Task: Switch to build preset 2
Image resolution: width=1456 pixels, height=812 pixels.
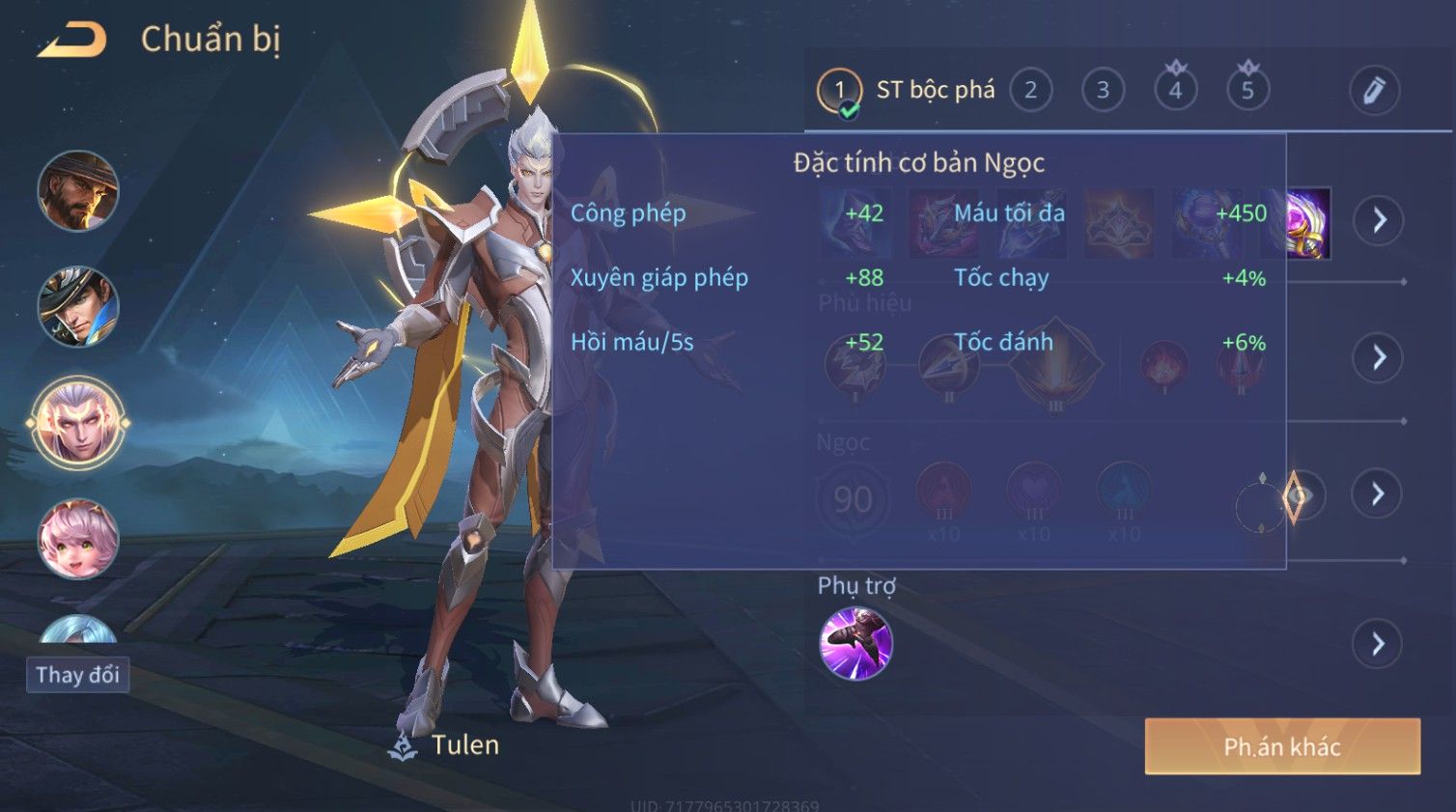Action: (x=1030, y=91)
